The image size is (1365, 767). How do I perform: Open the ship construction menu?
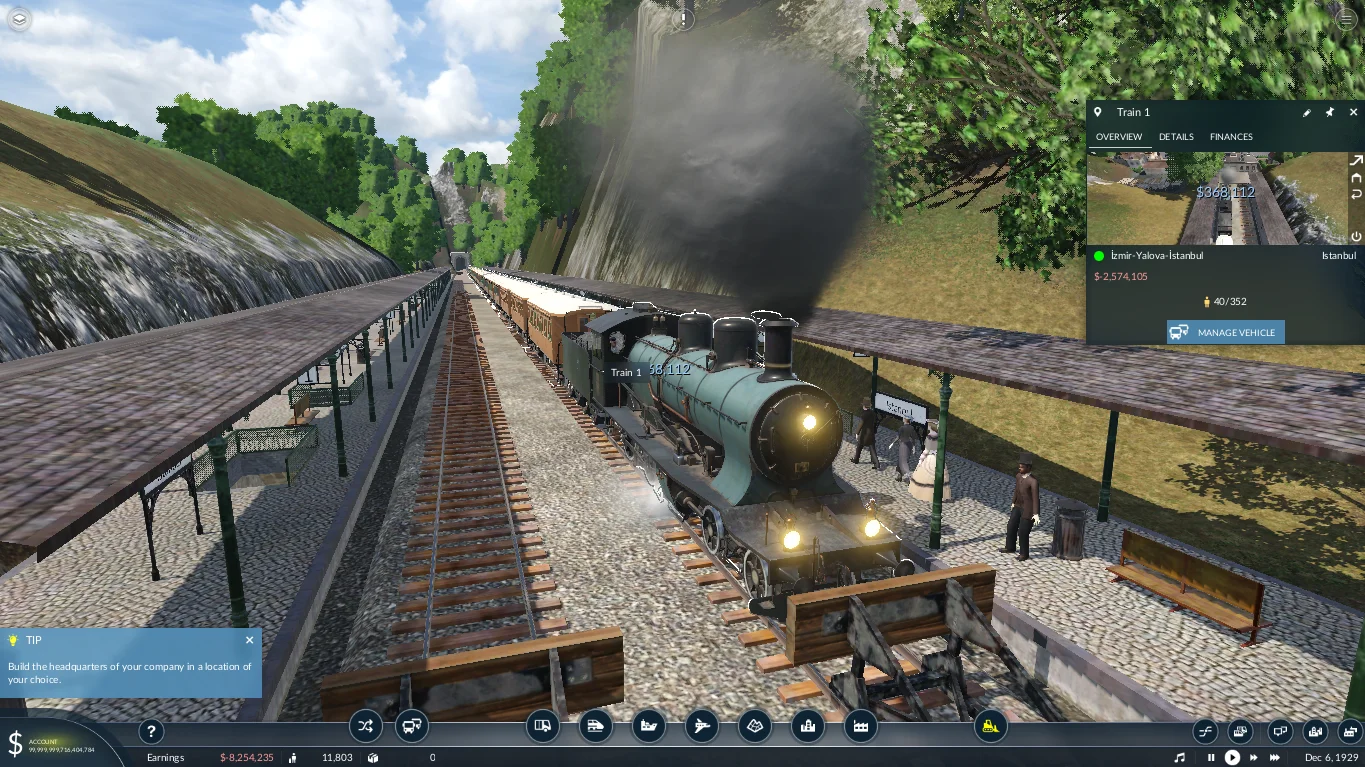click(649, 726)
